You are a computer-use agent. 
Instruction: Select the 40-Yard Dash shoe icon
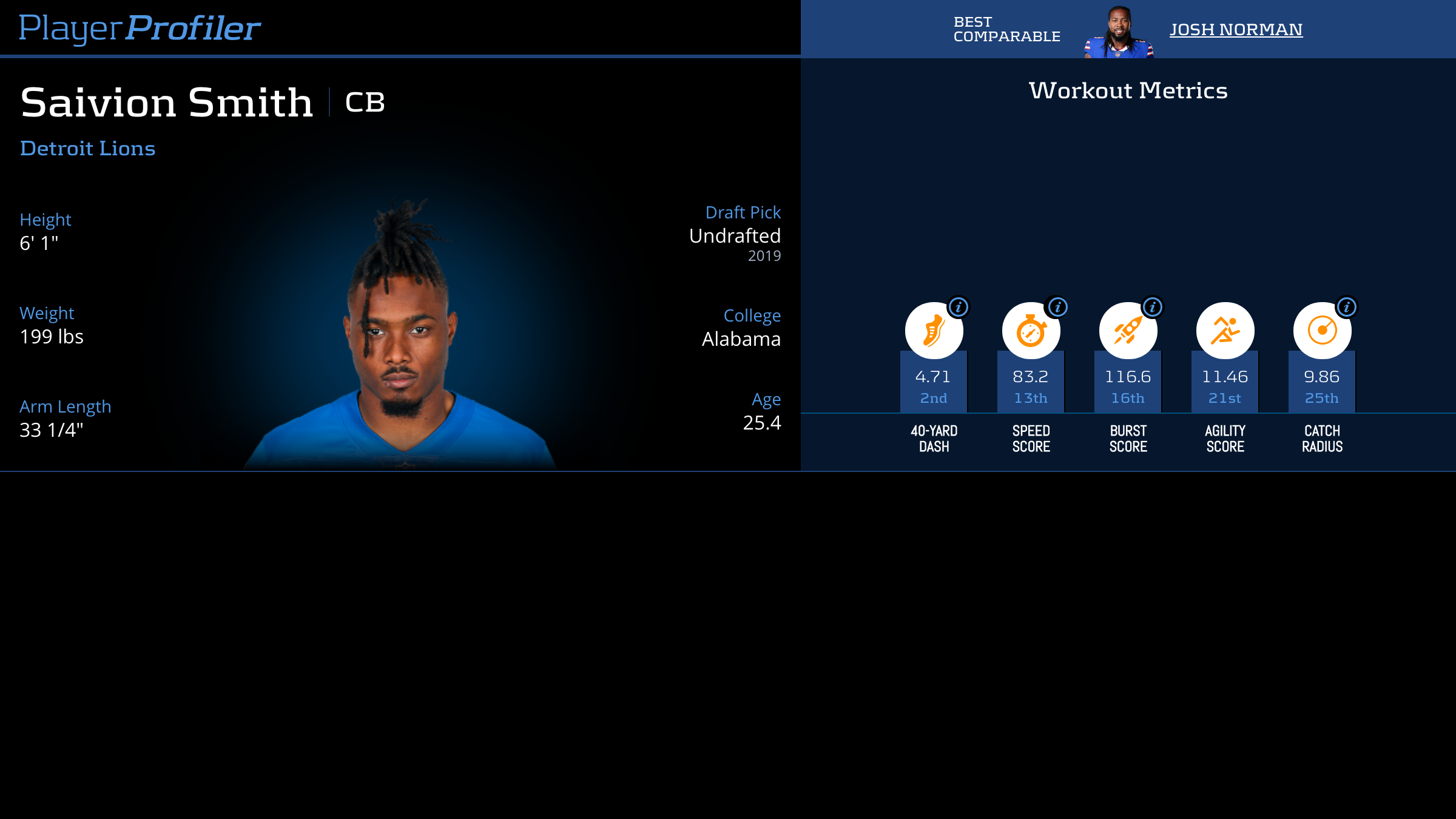[x=933, y=331]
